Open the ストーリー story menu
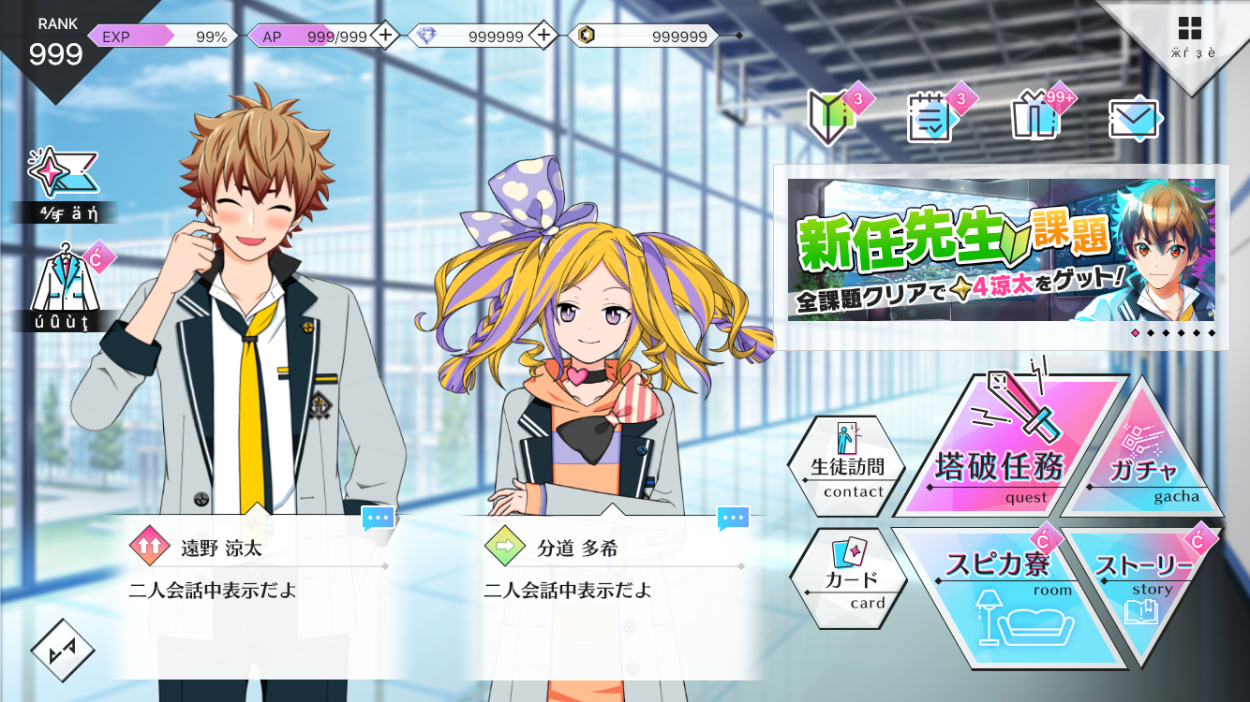1250x702 pixels. click(1145, 580)
